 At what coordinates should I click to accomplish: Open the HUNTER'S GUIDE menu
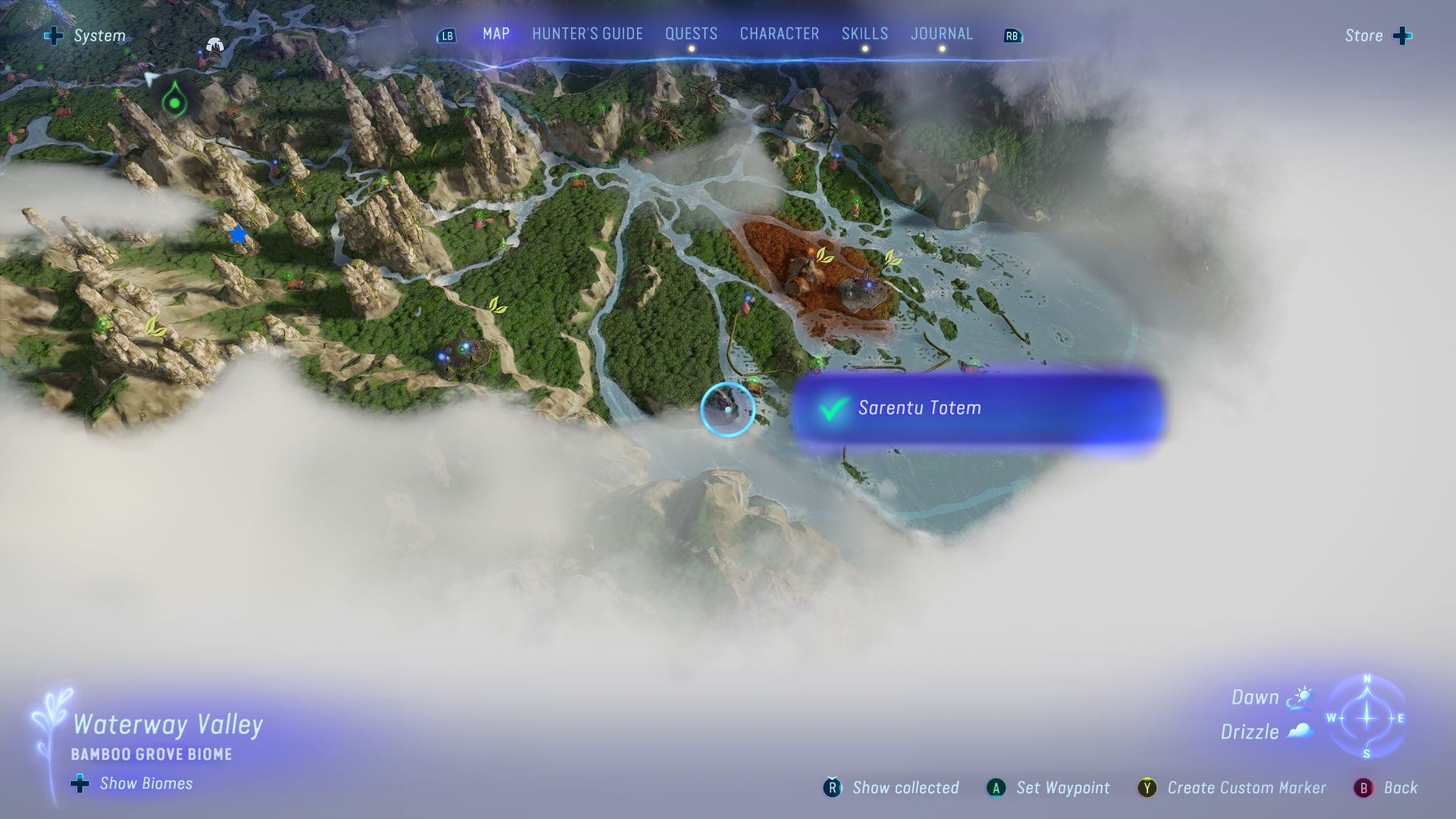586,33
